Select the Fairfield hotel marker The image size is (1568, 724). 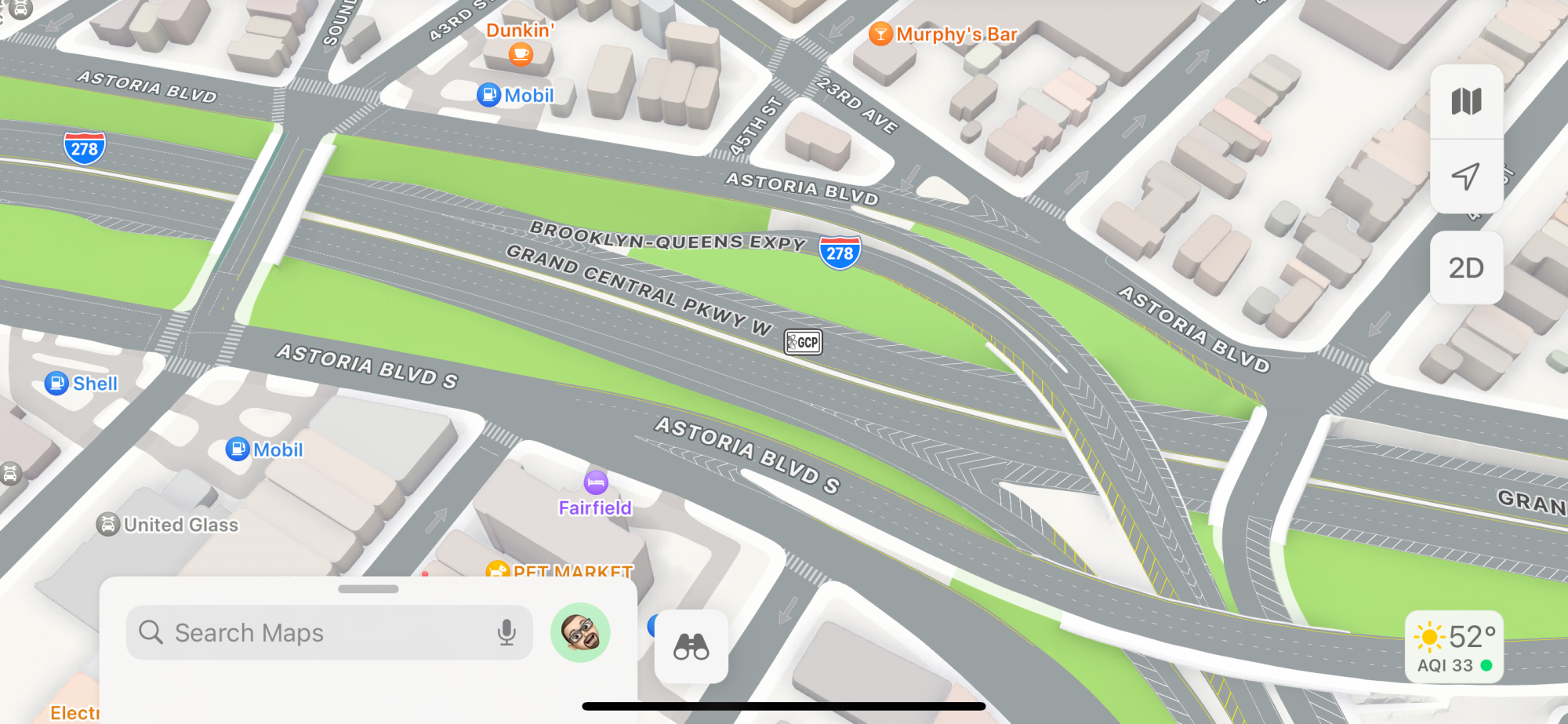[x=596, y=482]
